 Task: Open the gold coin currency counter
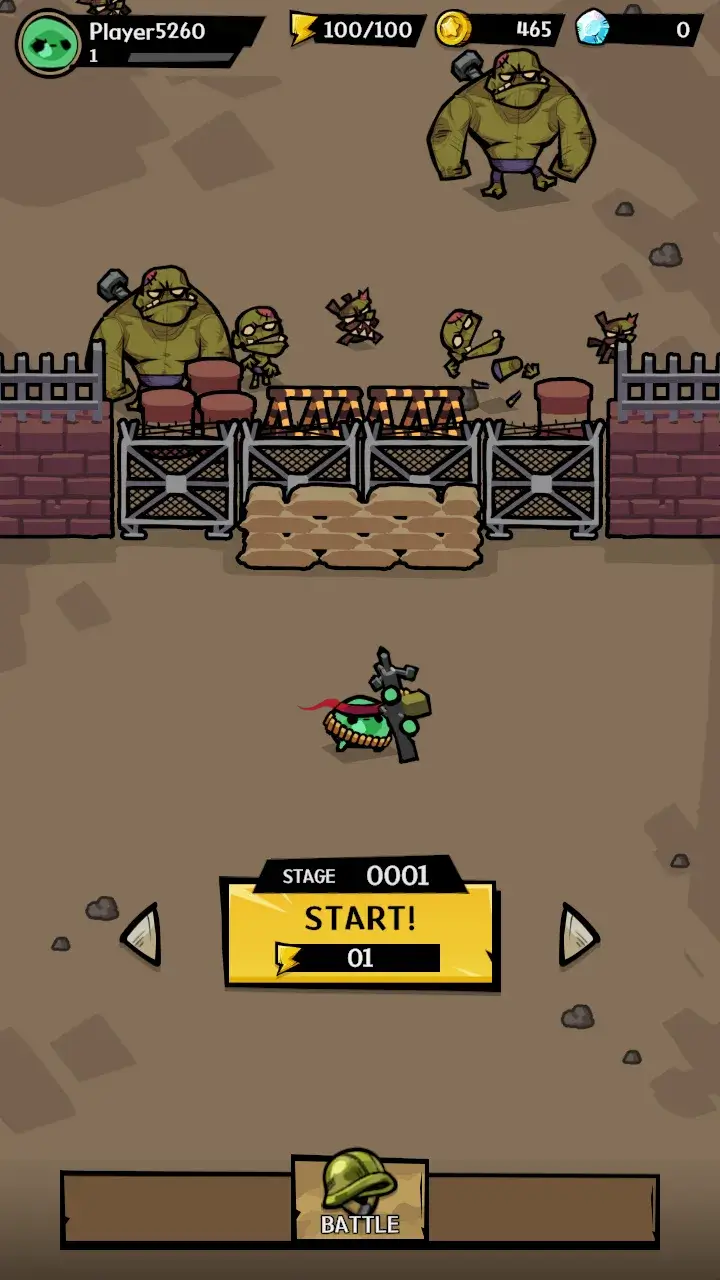pos(499,30)
